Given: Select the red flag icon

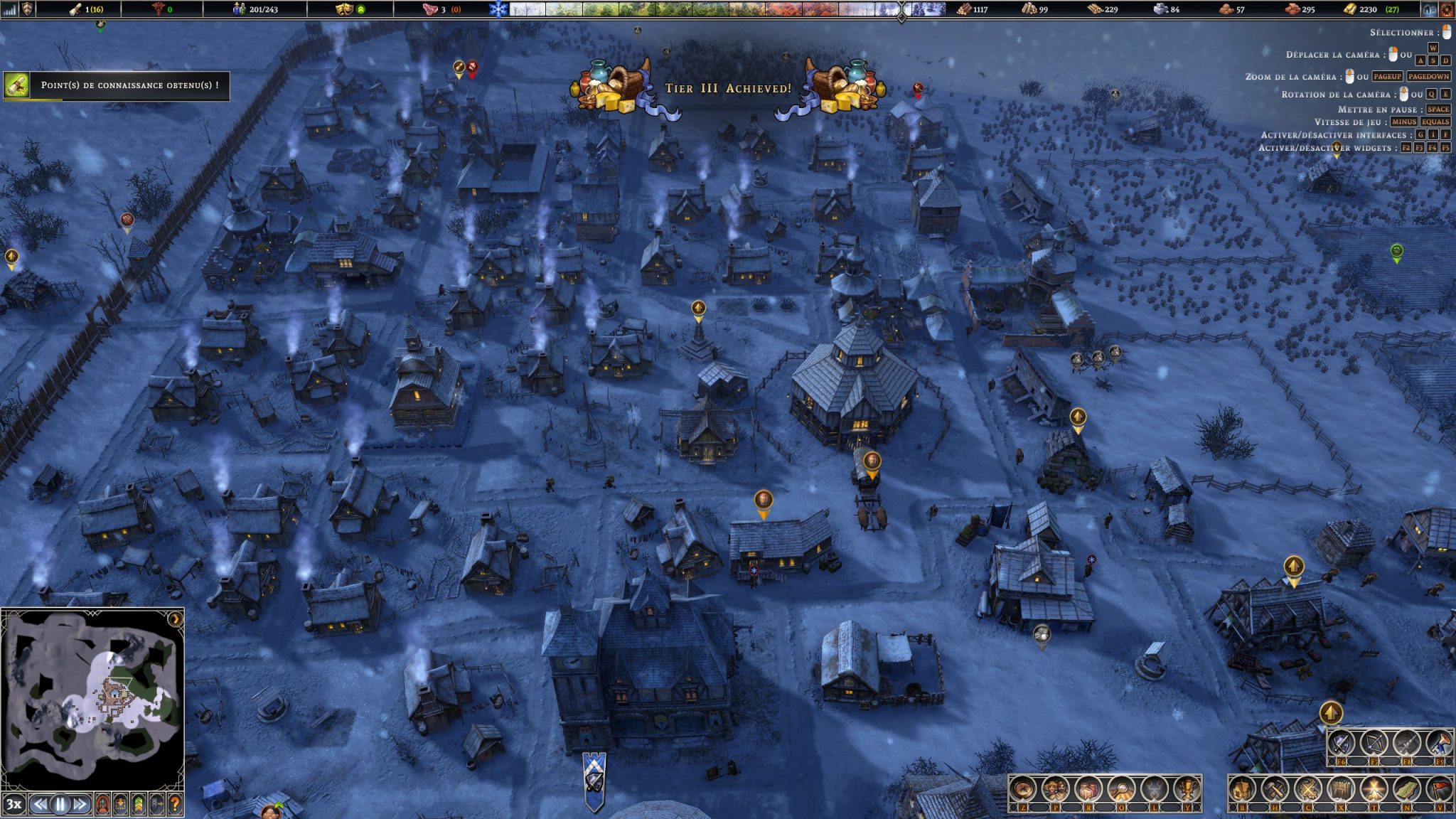Looking at the screenshot, I should [x=1440, y=789].
